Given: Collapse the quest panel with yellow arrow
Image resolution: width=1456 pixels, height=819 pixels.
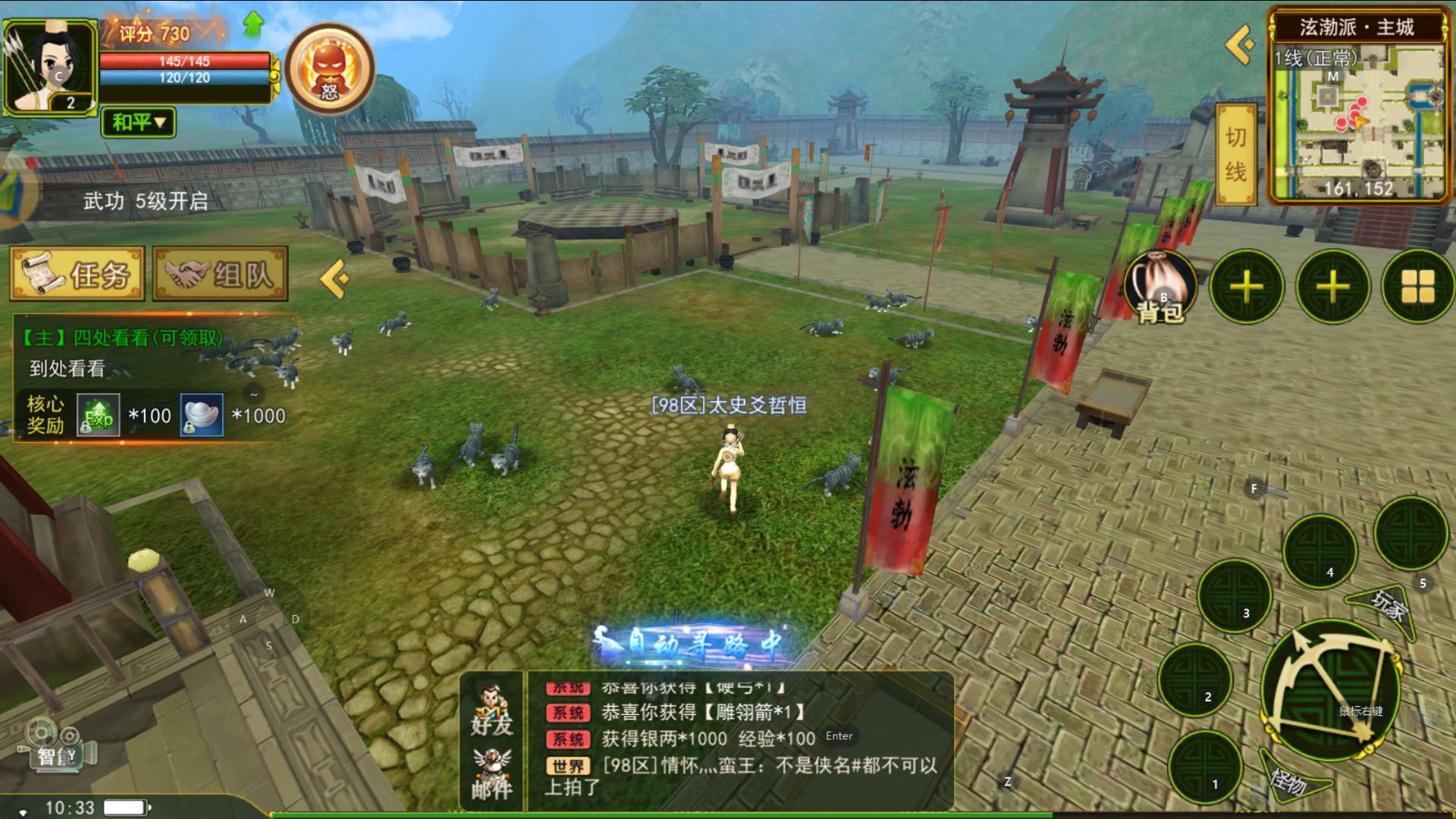Looking at the screenshot, I should pyautogui.click(x=334, y=278).
